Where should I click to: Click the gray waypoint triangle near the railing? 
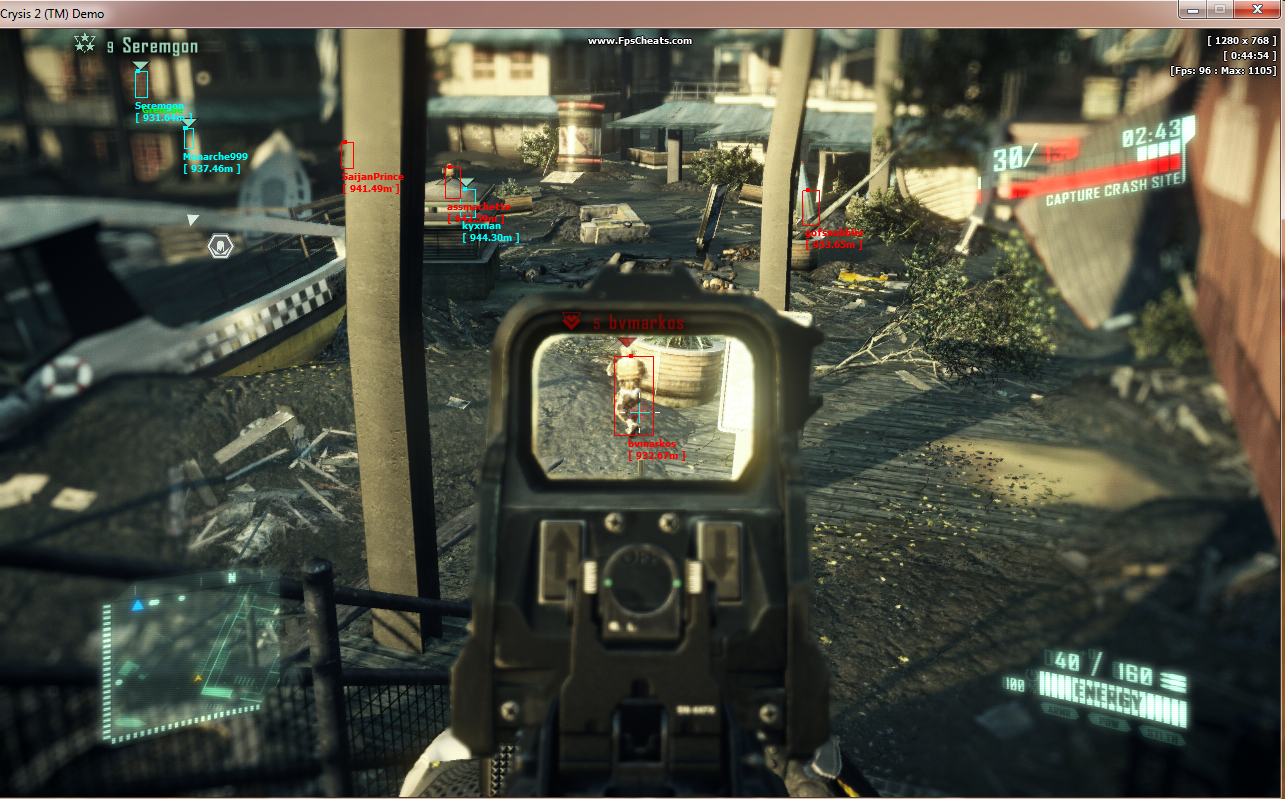192,218
